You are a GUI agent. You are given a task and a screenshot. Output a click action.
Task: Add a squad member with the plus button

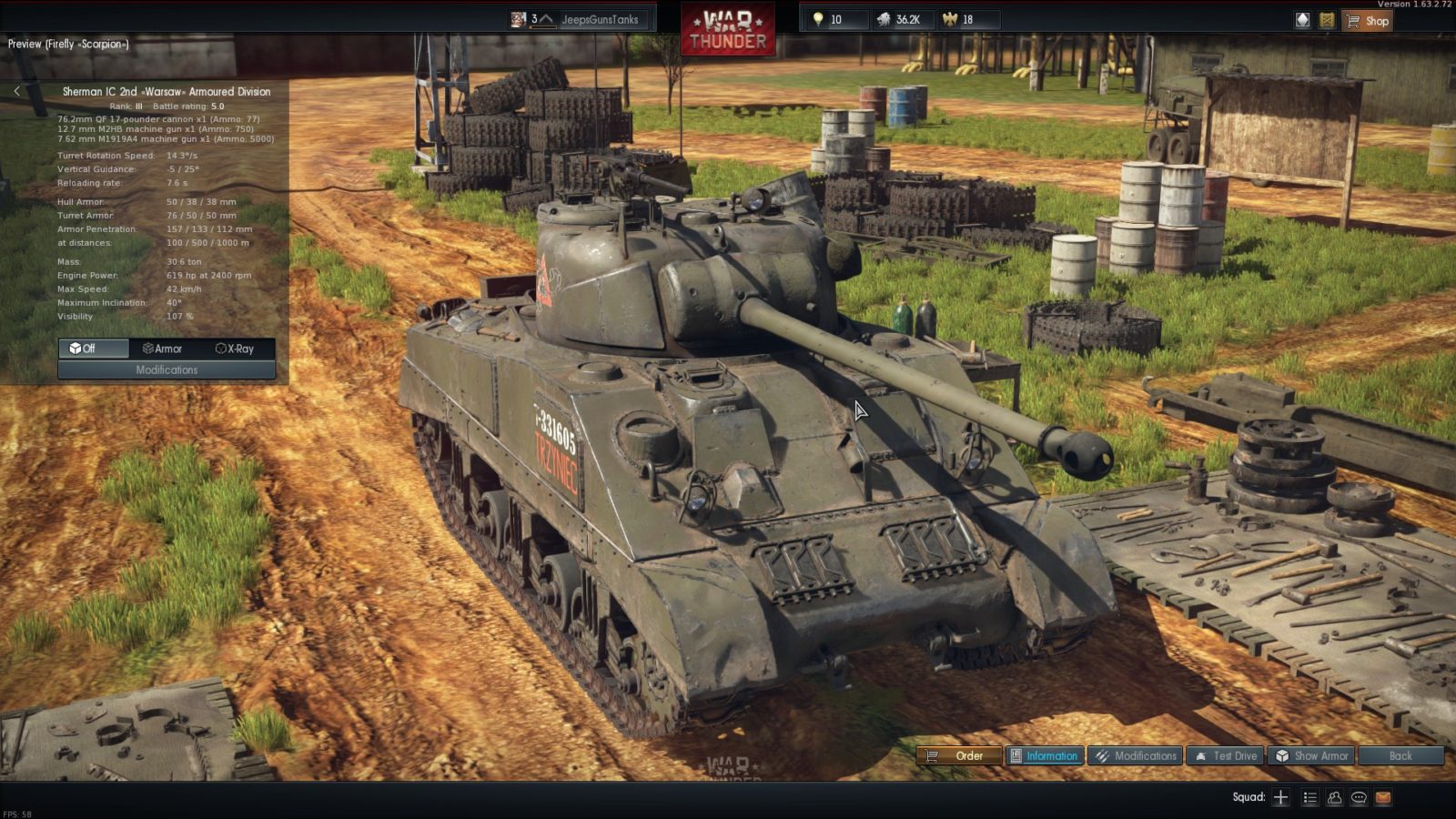1280,797
